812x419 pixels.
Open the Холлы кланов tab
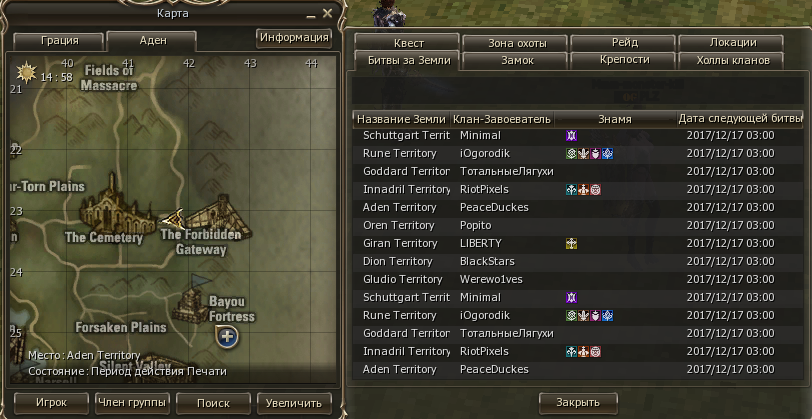(x=732, y=60)
